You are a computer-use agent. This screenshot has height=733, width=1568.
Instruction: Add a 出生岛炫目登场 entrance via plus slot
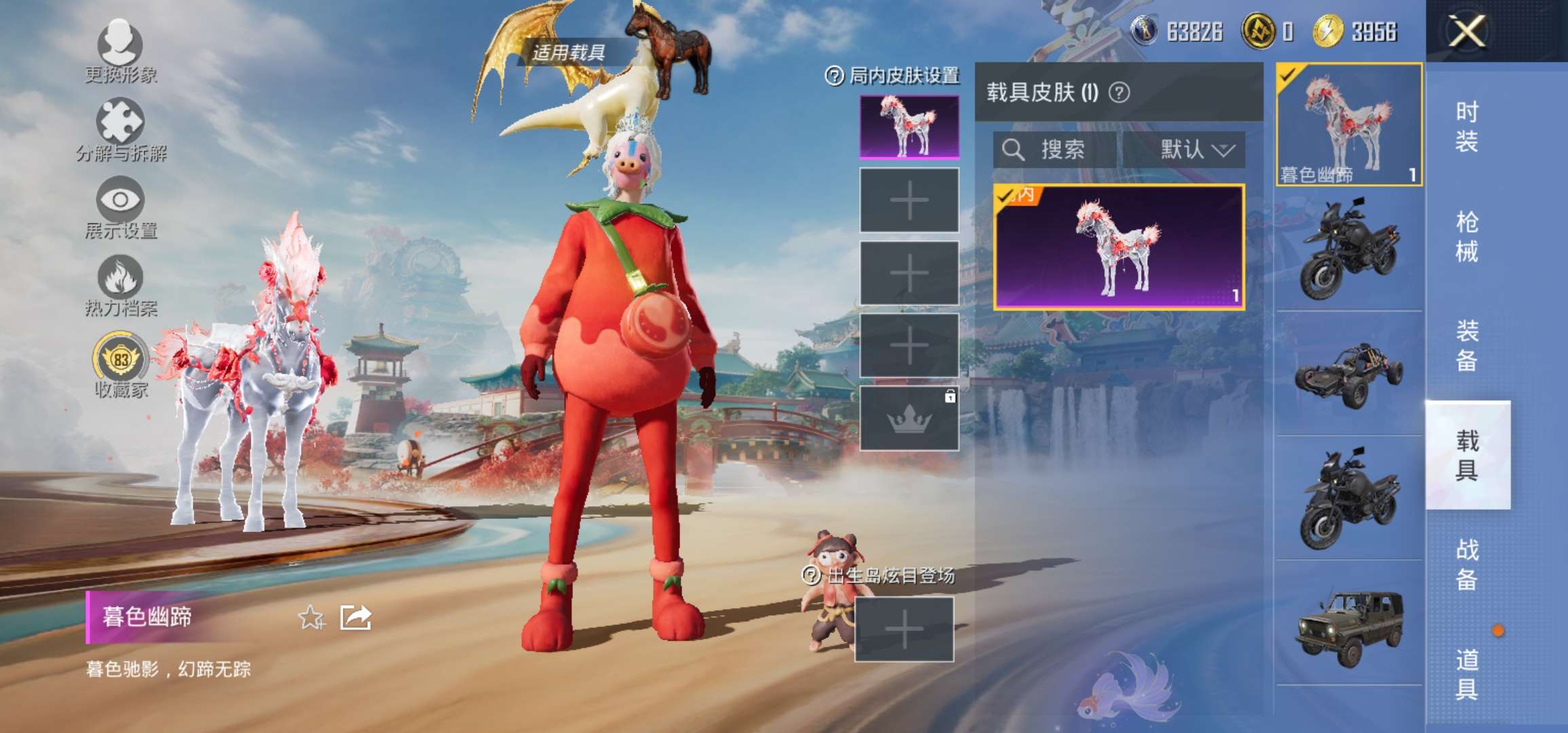coord(904,629)
